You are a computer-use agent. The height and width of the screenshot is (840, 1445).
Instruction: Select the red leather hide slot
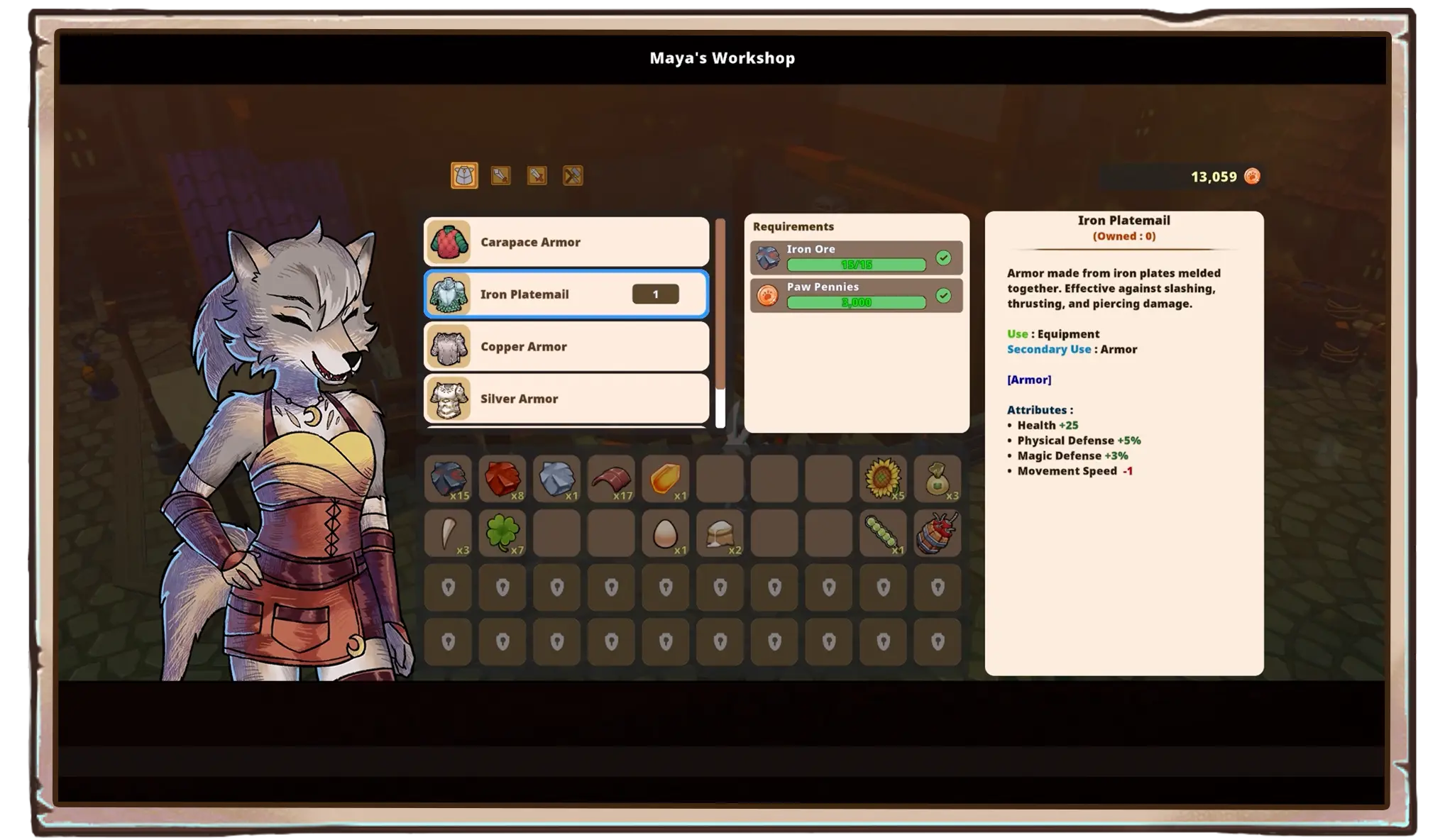tap(611, 479)
